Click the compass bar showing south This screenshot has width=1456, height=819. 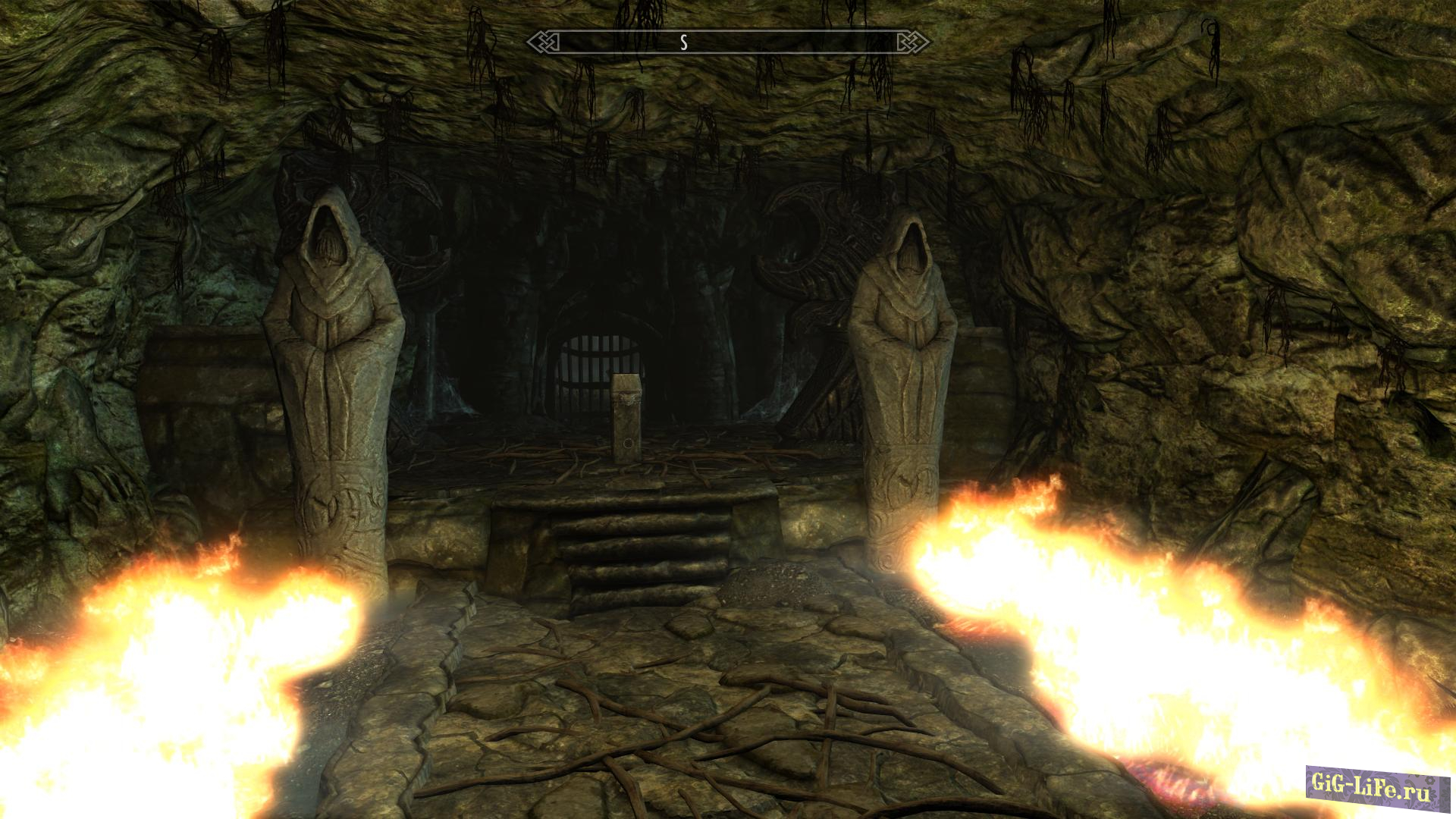pyautogui.click(x=728, y=42)
